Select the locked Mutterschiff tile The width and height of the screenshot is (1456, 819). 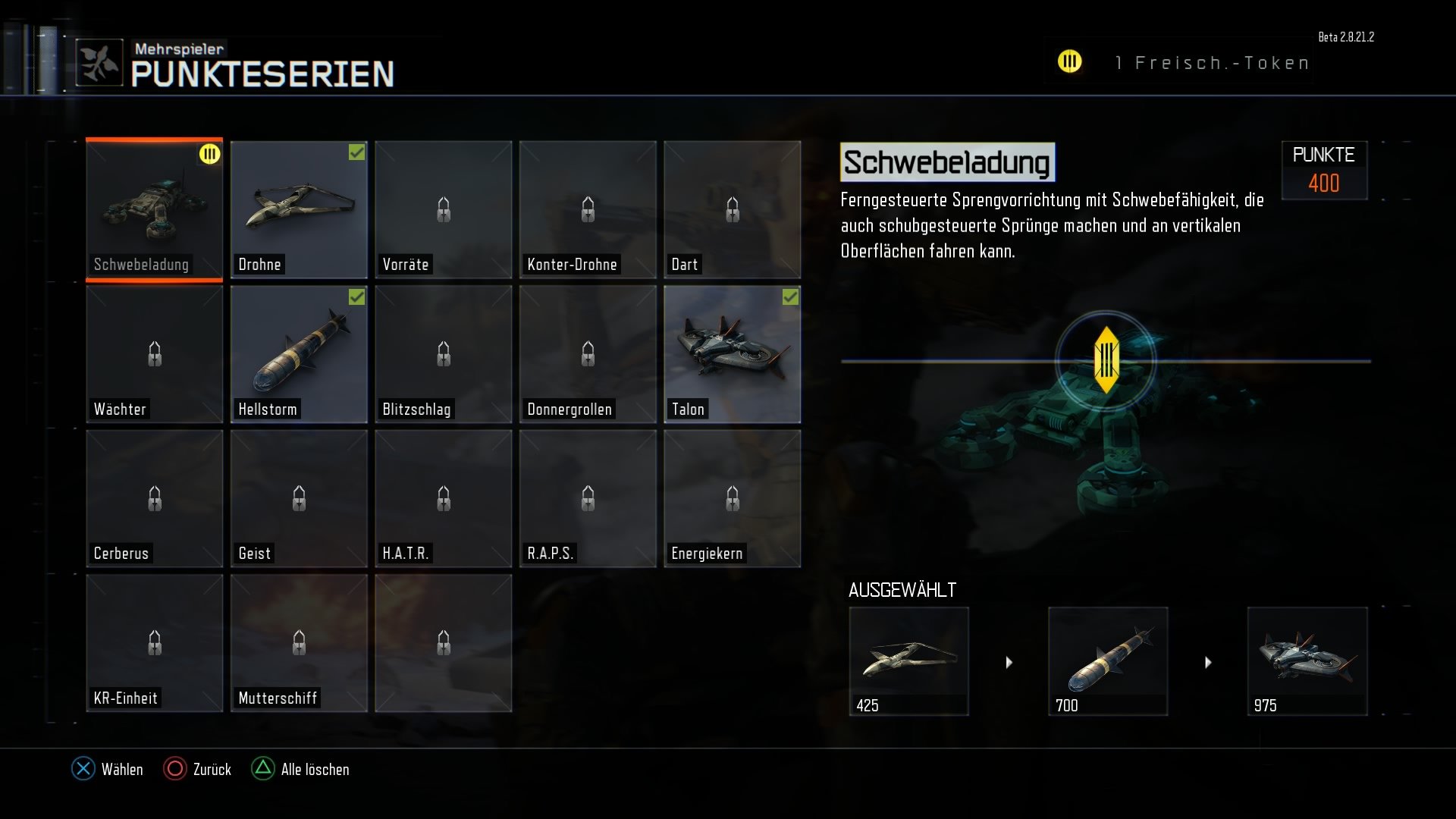point(299,643)
